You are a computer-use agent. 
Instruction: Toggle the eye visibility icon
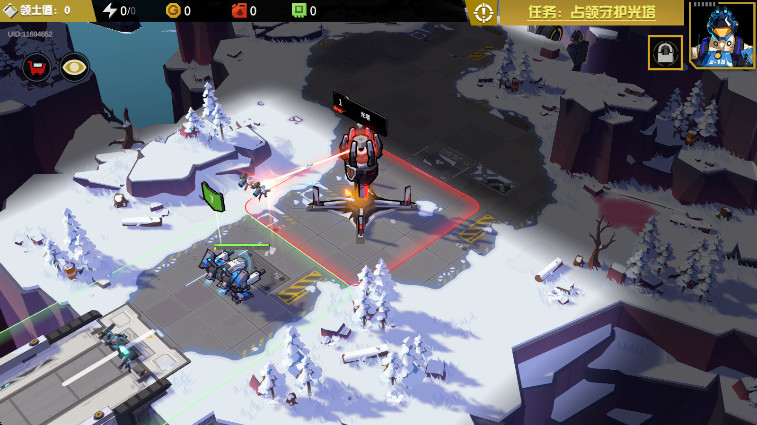pos(74,67)
